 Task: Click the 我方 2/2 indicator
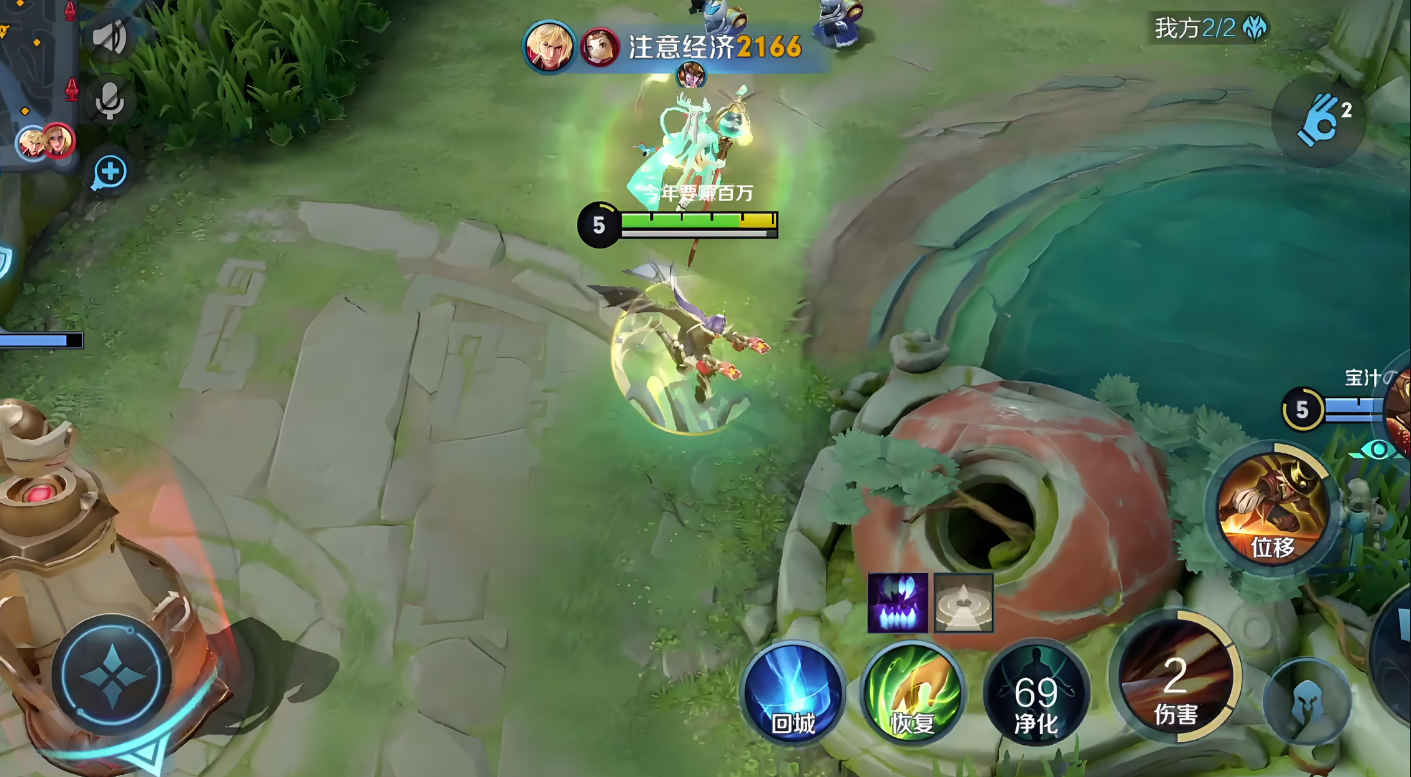coord(1210,28)
